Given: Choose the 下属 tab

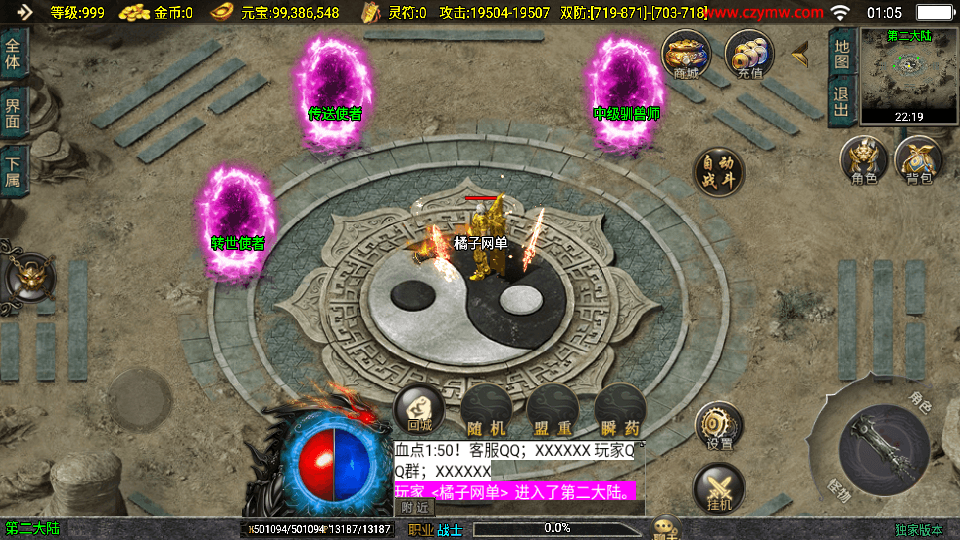Looking at the screenshot, I should coord(12,170).
